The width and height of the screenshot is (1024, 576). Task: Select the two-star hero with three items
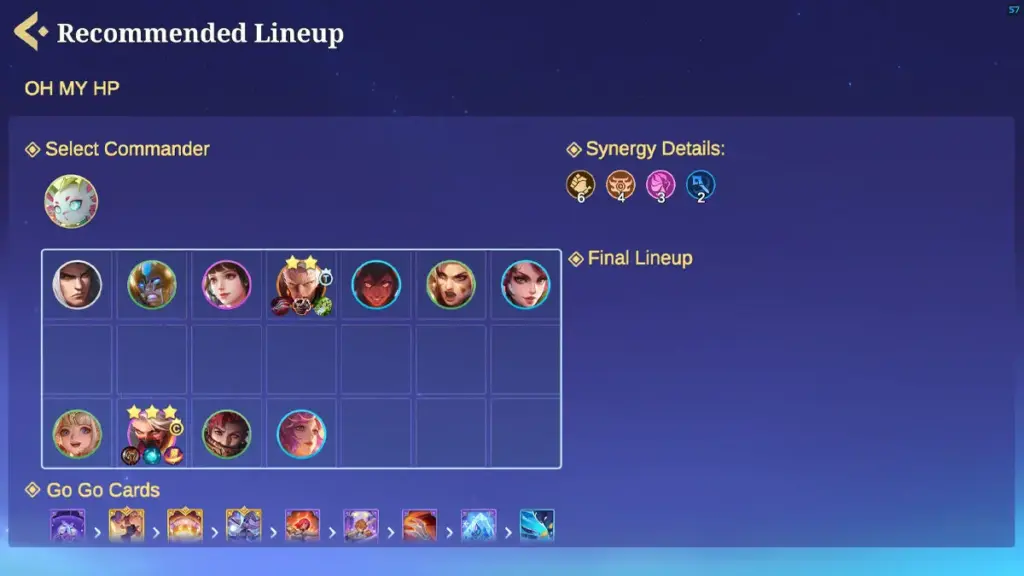click(300, 285)
